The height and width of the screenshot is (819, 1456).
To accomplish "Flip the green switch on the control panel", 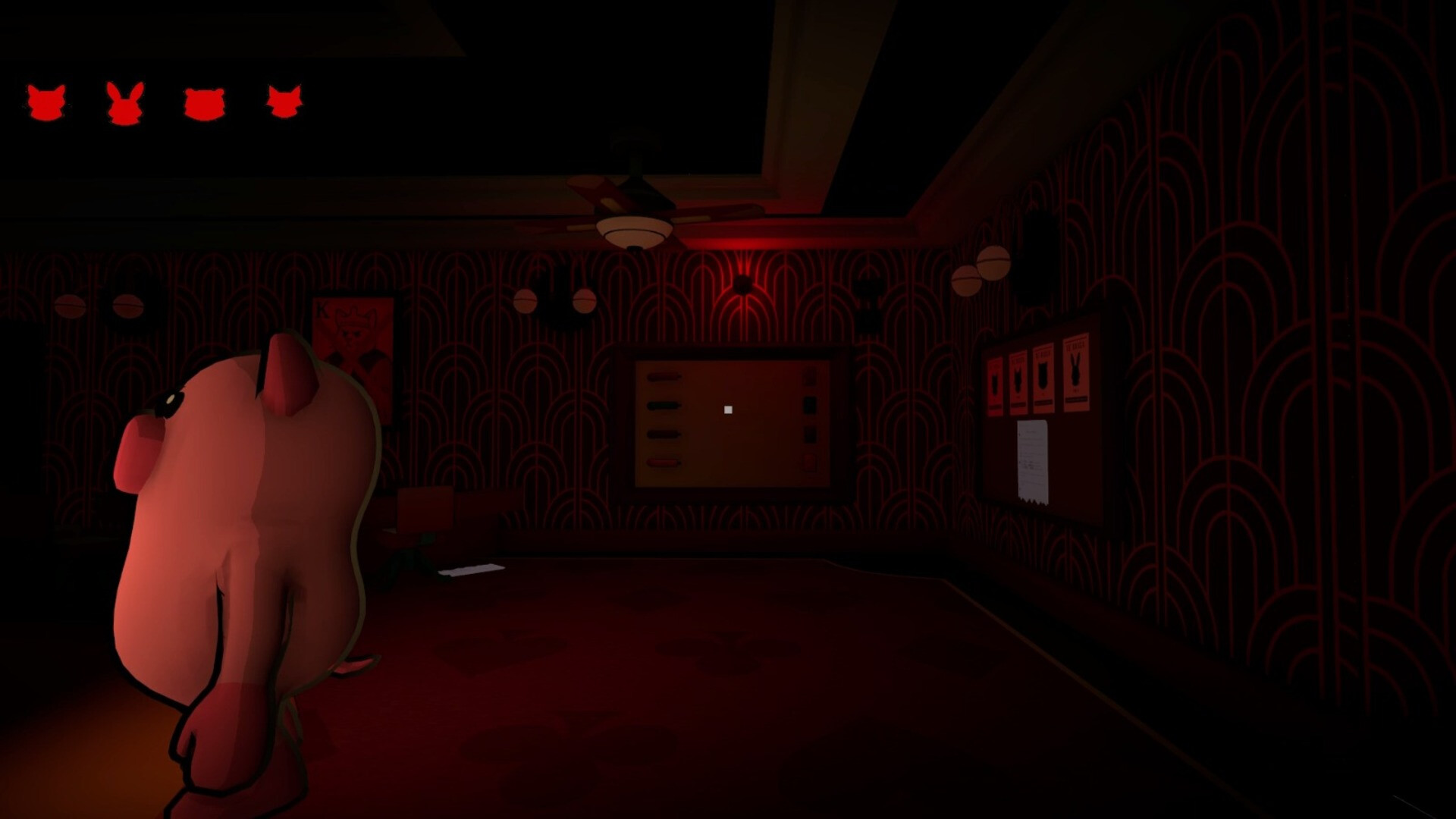I will coord(664,405).
